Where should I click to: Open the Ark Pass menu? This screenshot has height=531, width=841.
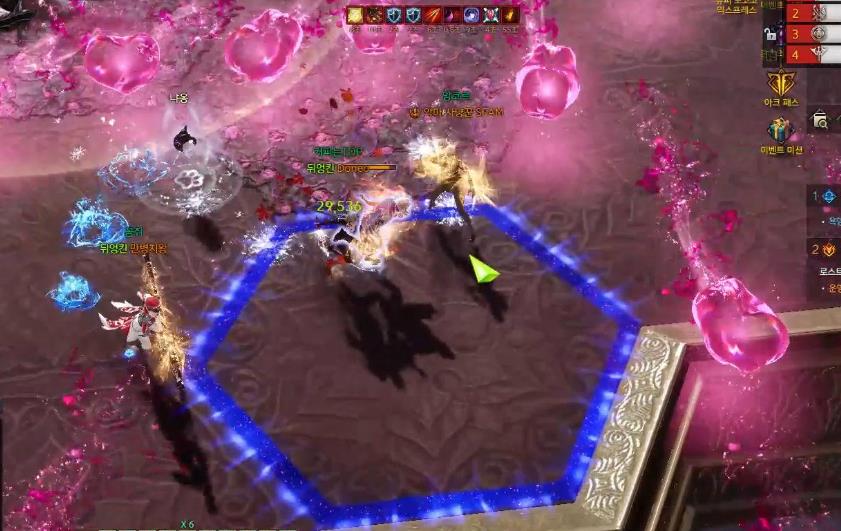(780, 84)
